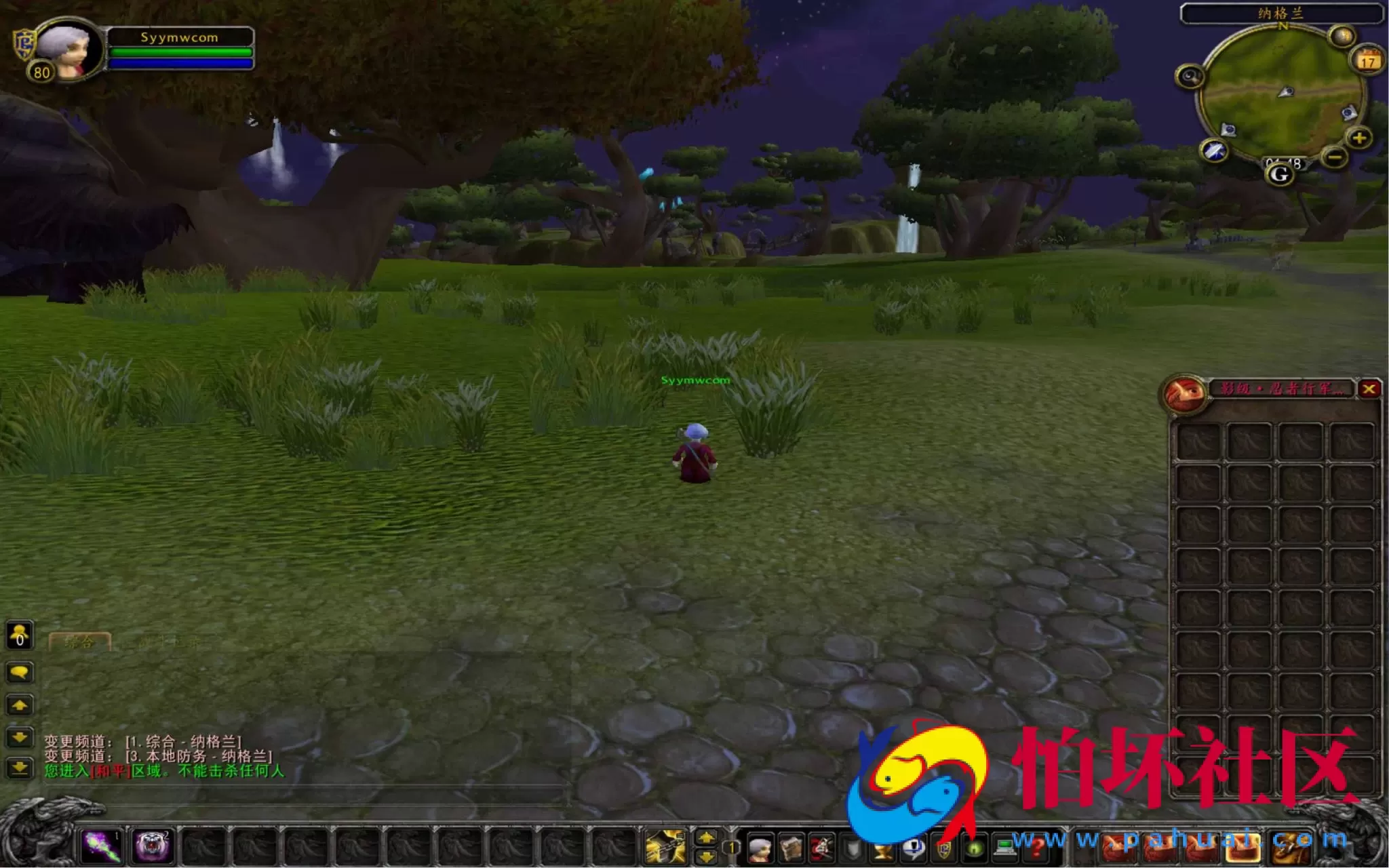The width and height of the screenshot is (1389, 868).
Task: Open the calendar showing 17 beside the minimap
Action: pyautogui.click(x=1369, y=61)
